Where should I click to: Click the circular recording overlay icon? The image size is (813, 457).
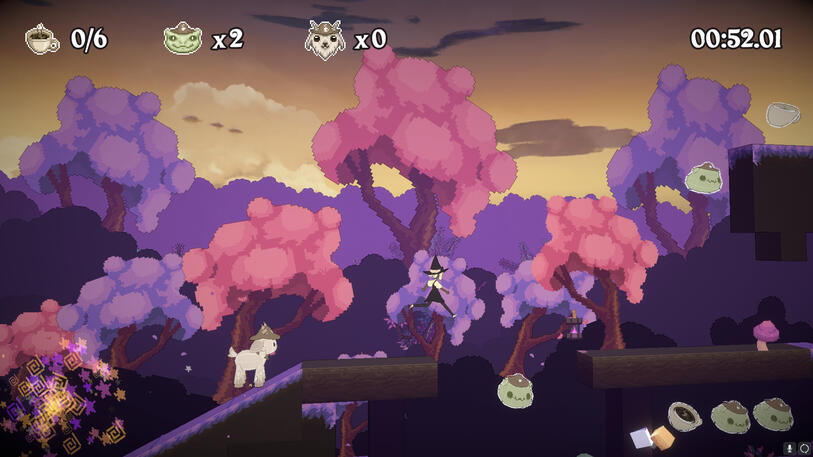[x=804, y=449]
